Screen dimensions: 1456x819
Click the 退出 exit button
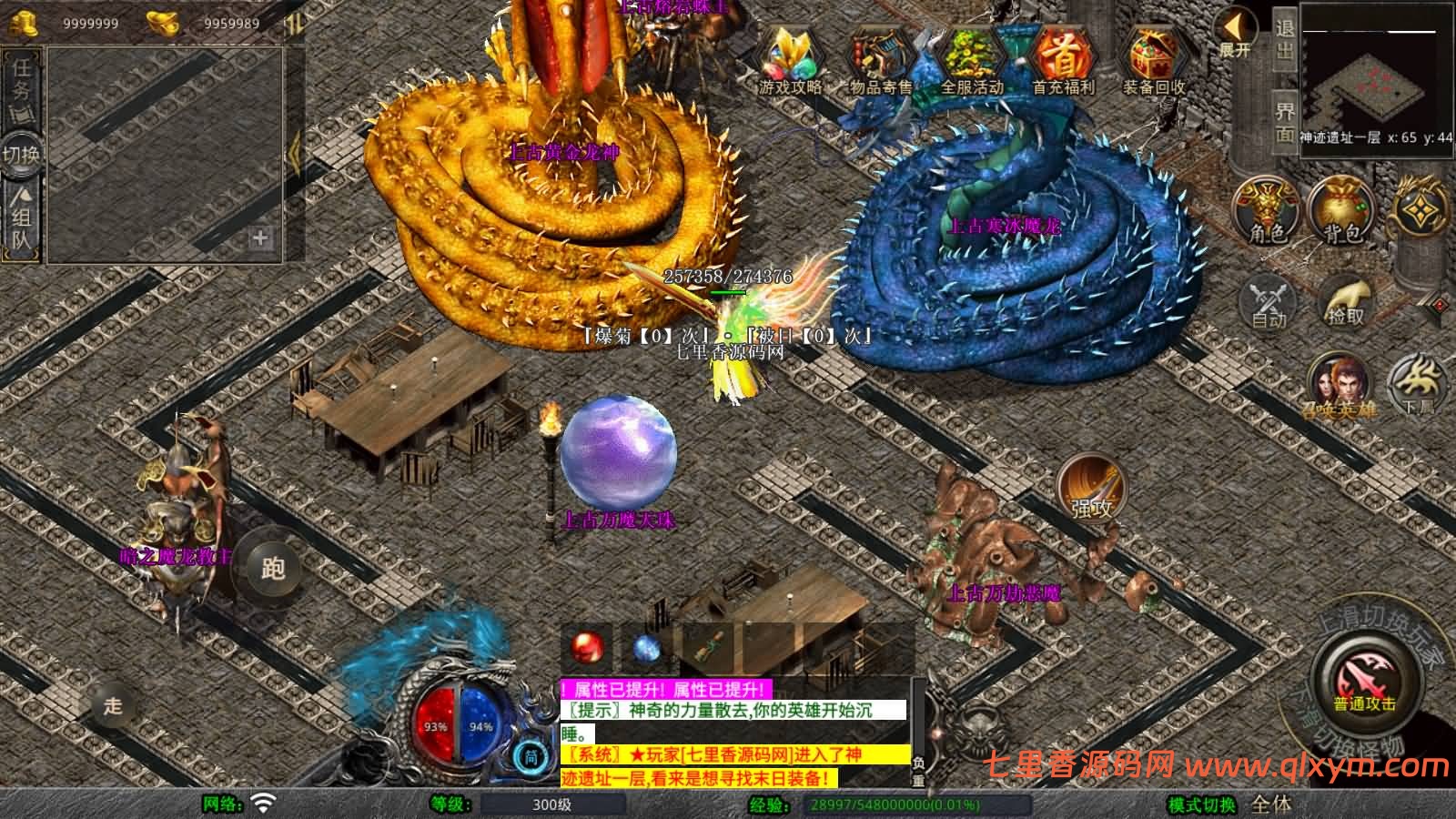pos(1284,40)
